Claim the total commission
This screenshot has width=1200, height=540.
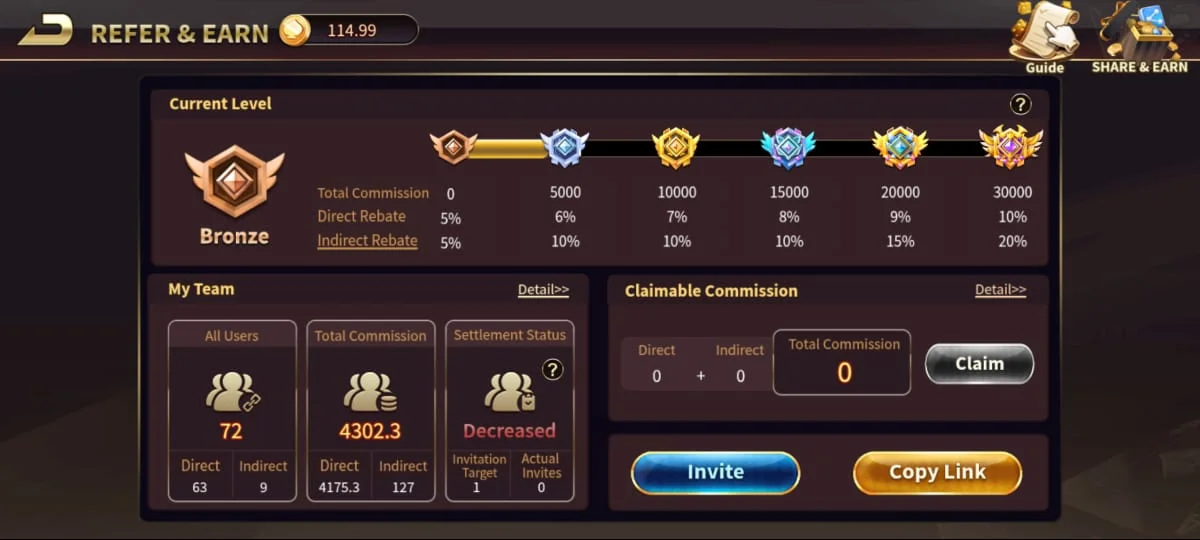click(979, 364)
